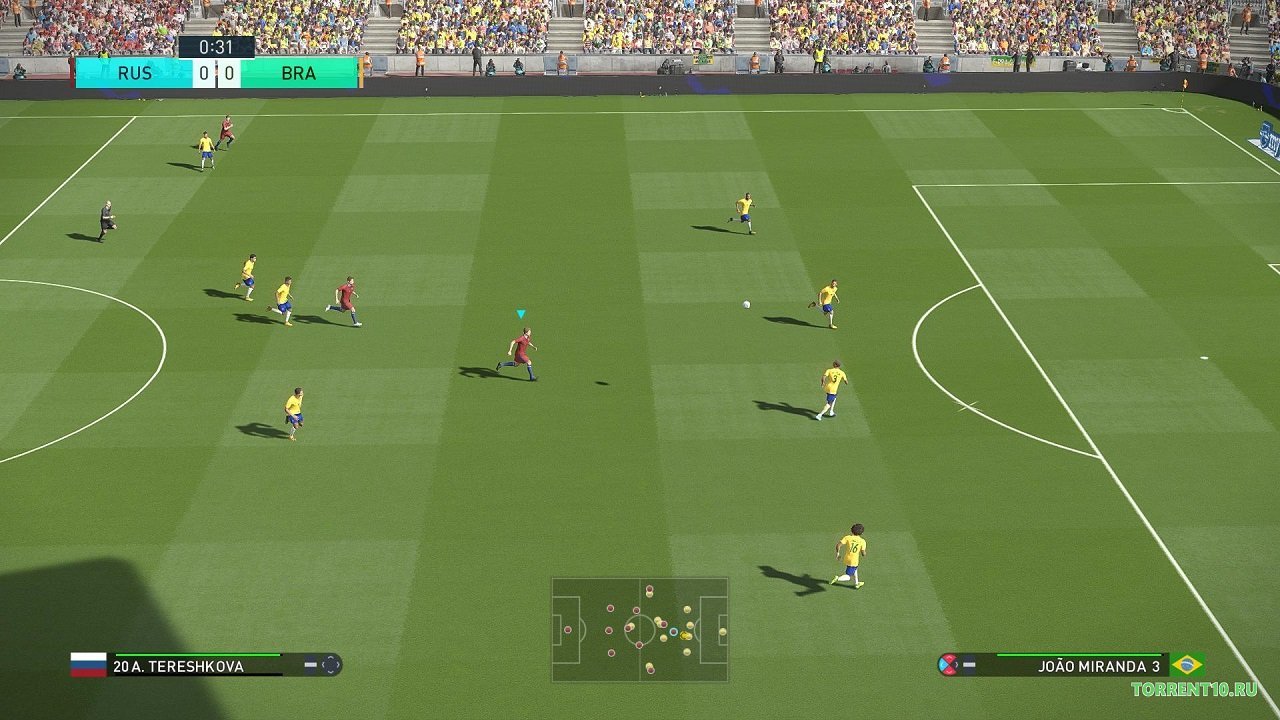The width and height of the screenshot is (1280, 720).
Task: Click João Miranda's green stamina gauge
Action: [1080, 654]
